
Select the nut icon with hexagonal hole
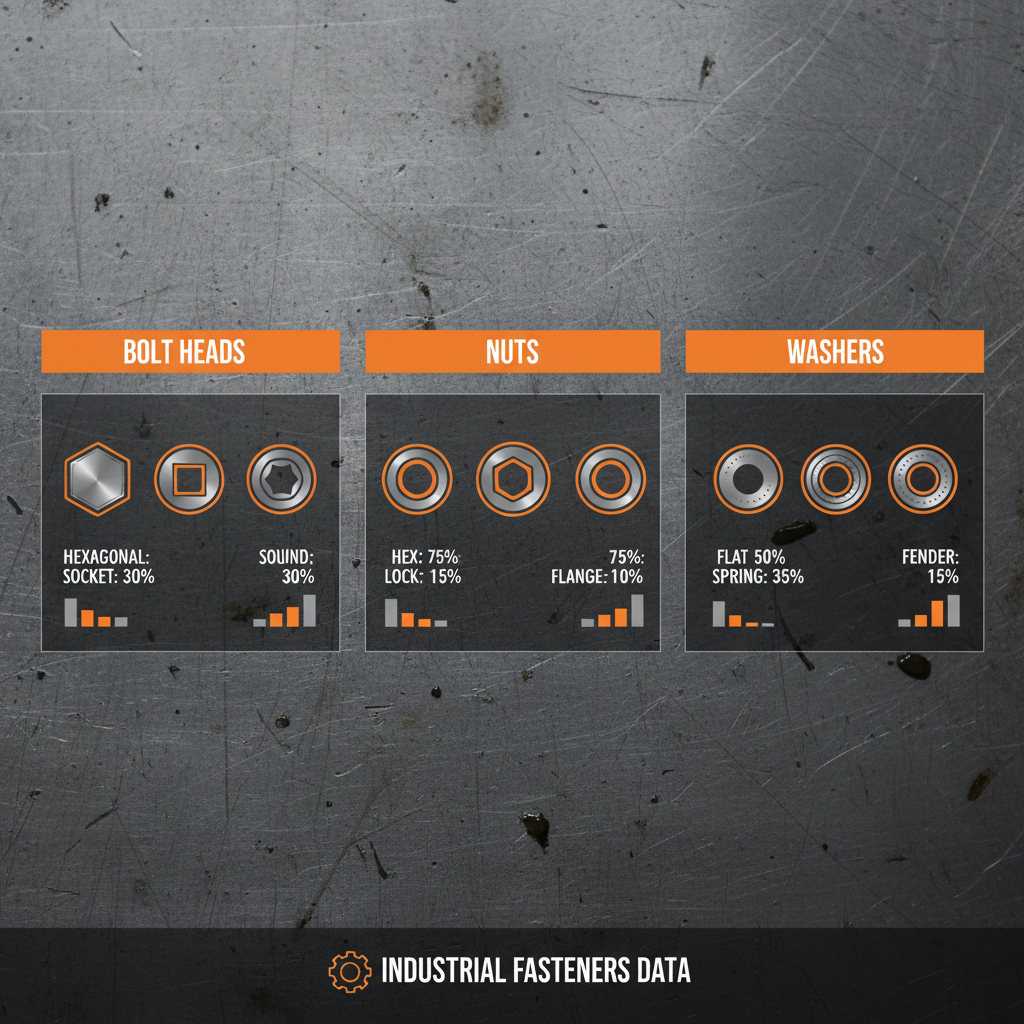click(x=511, y=480)
